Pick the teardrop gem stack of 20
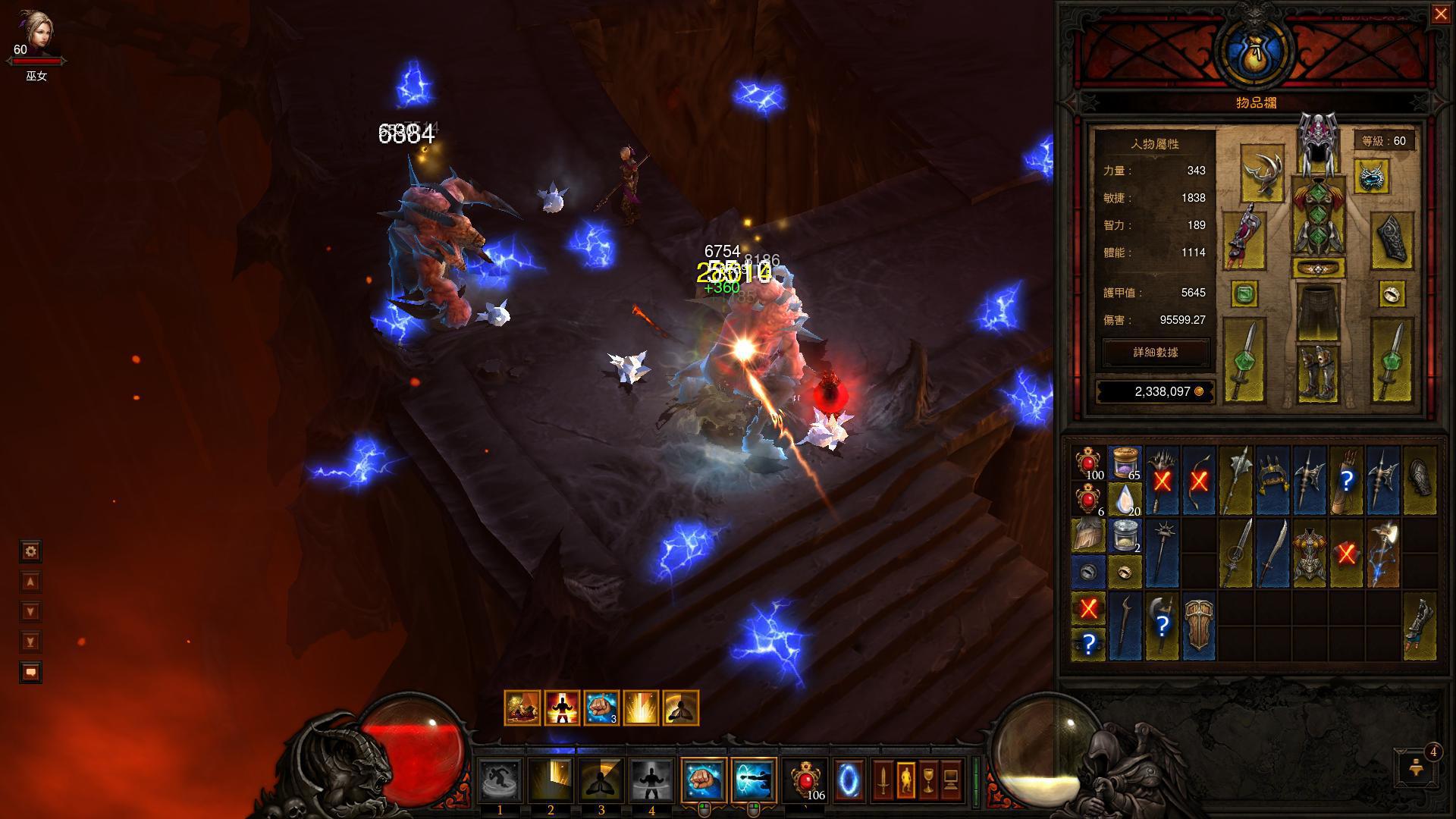1456x819 pixels. [1125, 500]
